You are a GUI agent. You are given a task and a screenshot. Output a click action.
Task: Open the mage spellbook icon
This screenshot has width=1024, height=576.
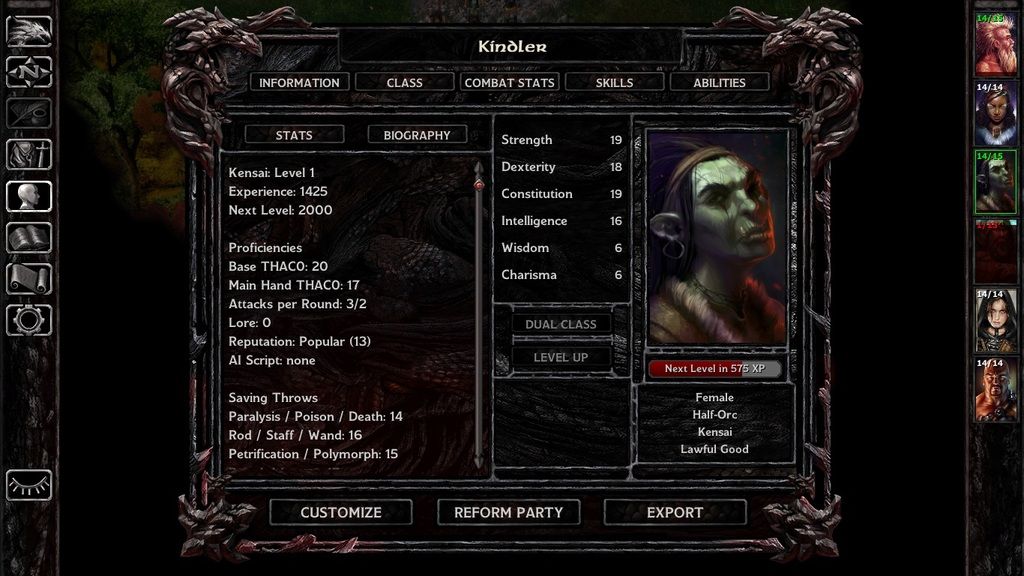29,238
